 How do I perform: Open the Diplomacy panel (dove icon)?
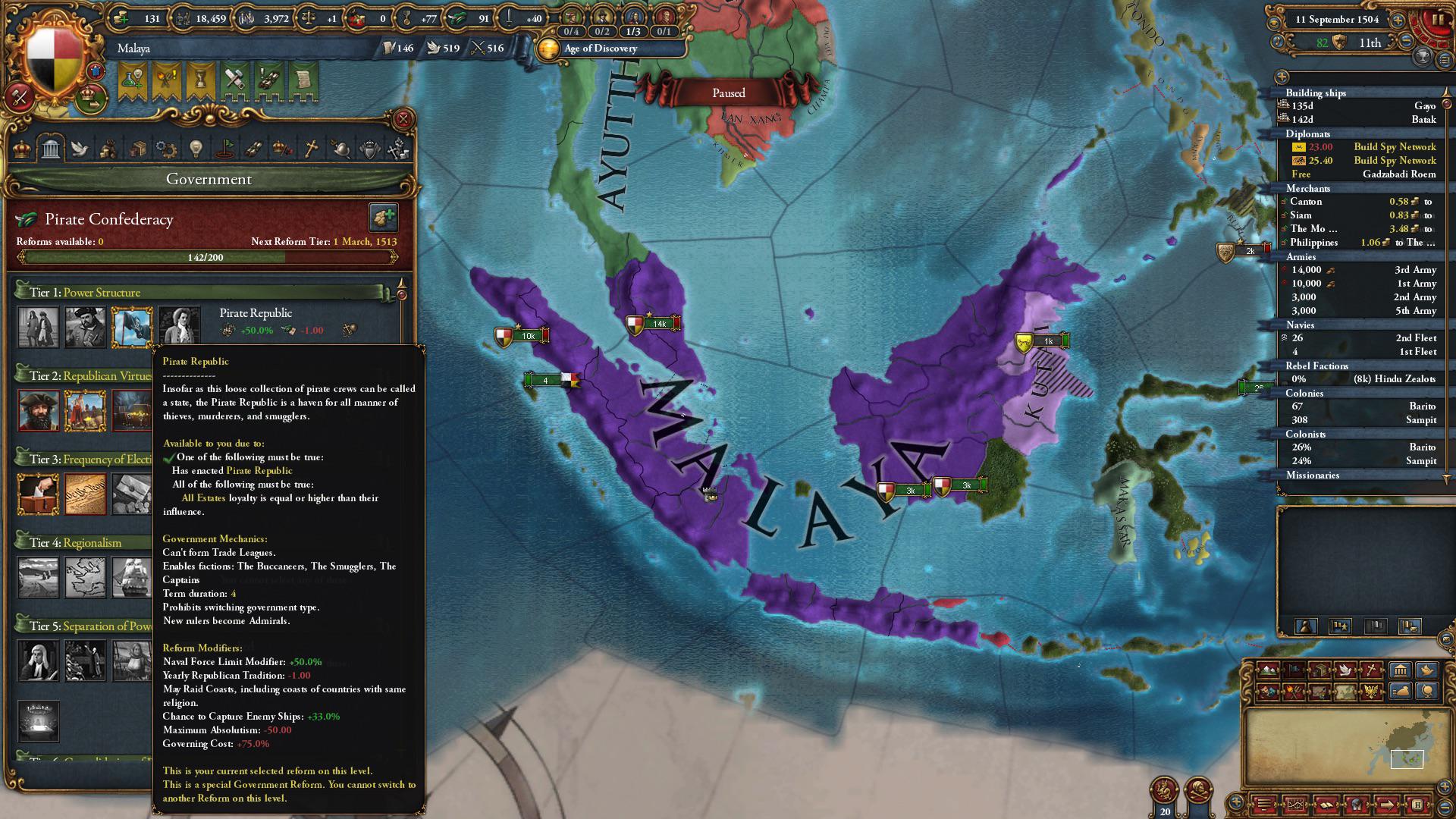pos(81,148)
